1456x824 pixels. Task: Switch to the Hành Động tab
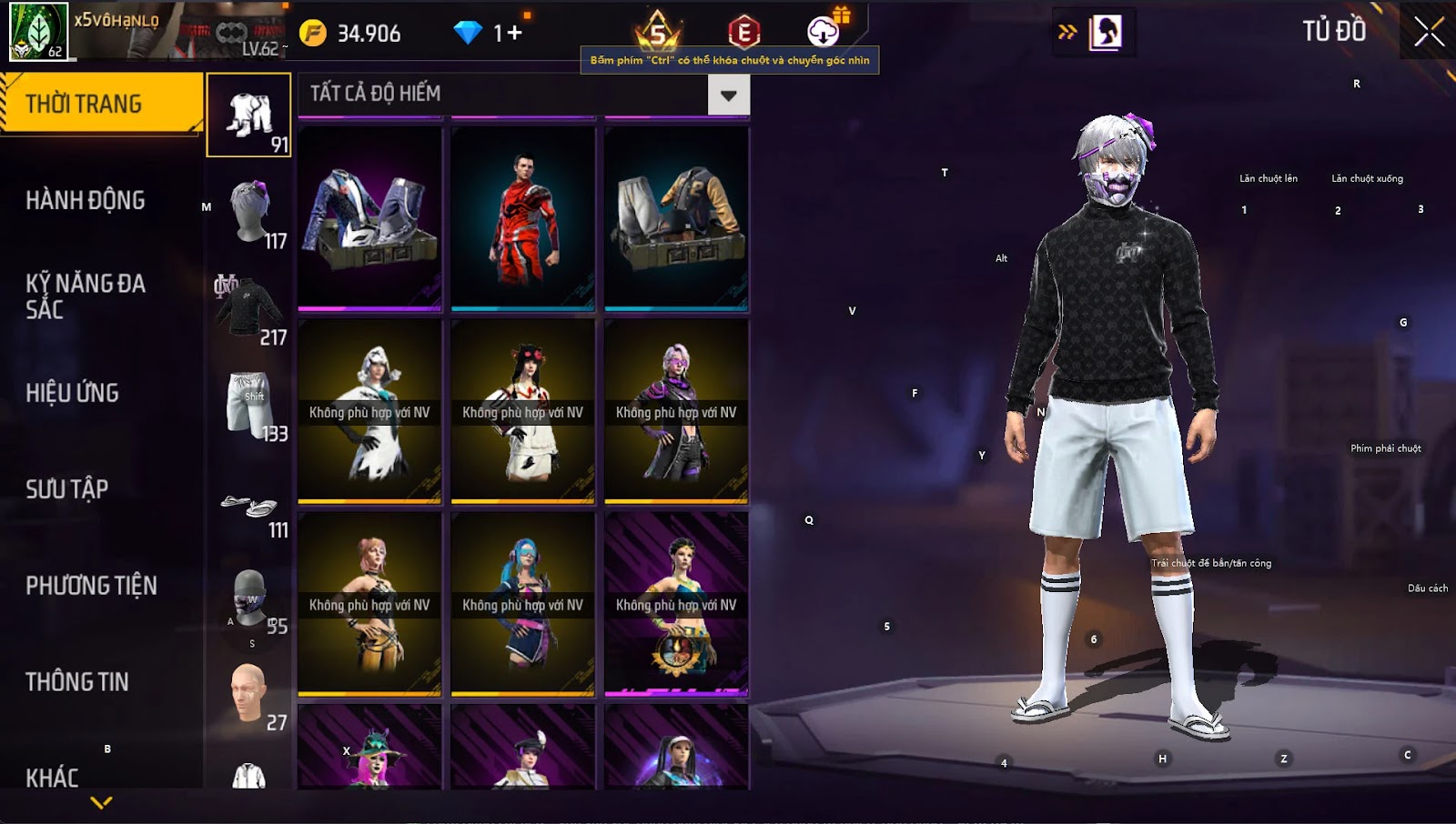click(86, 200)
